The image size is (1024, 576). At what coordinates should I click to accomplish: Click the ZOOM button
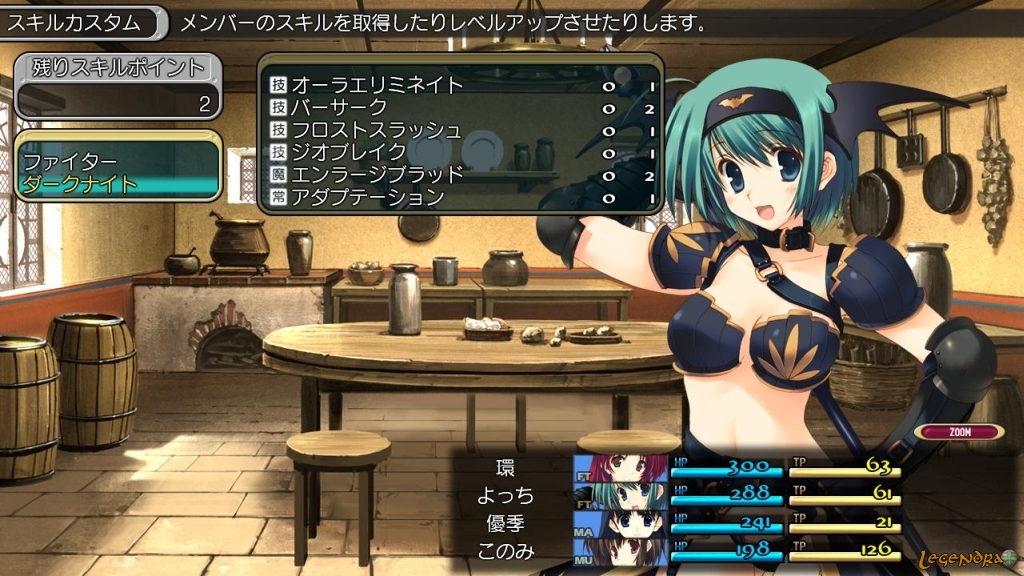[x=959, y=432]
